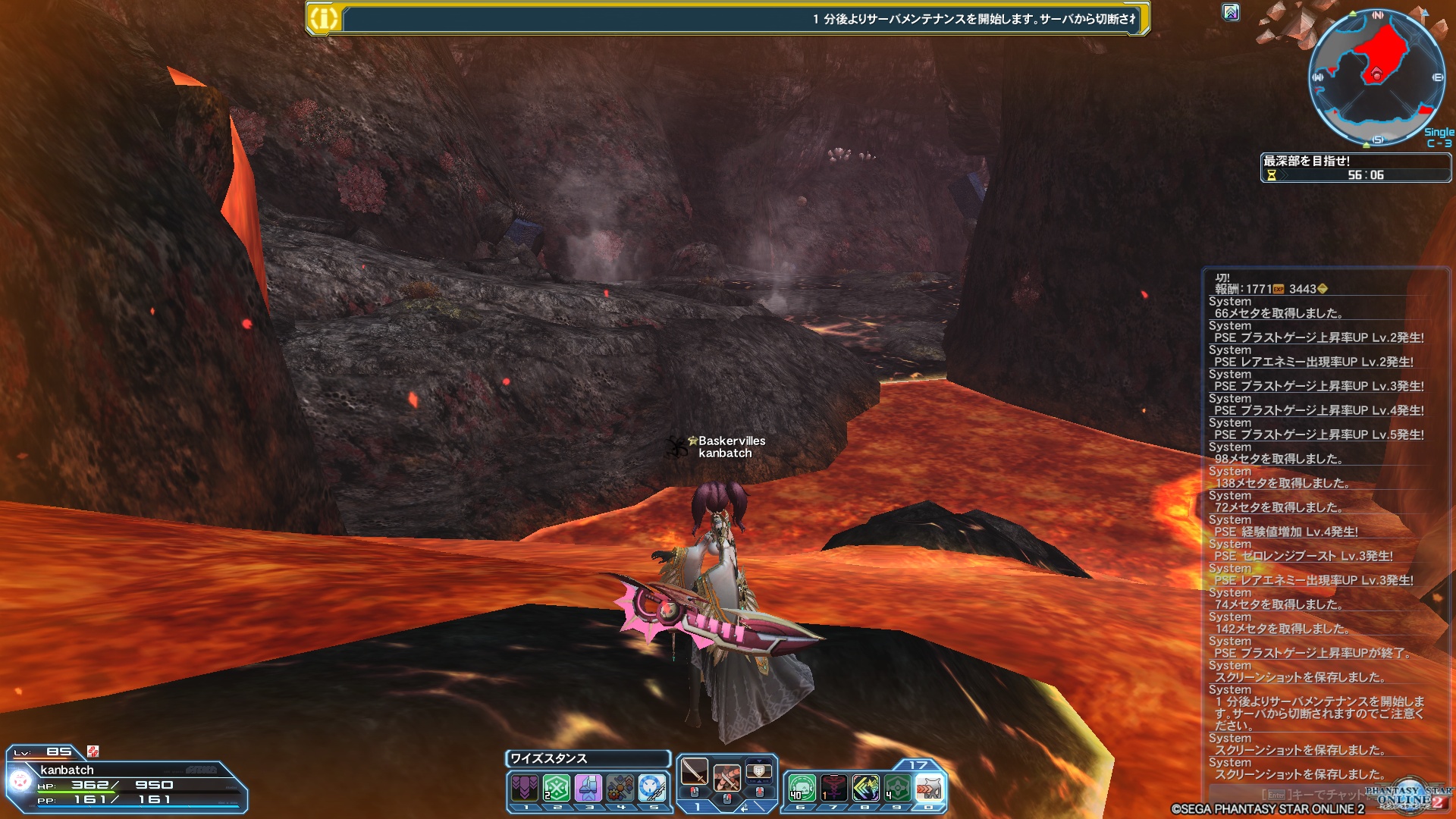1456x819 pixels.
Task: Select the highlighted pet dash icon in slot 0
Action: tap(929, 788)
